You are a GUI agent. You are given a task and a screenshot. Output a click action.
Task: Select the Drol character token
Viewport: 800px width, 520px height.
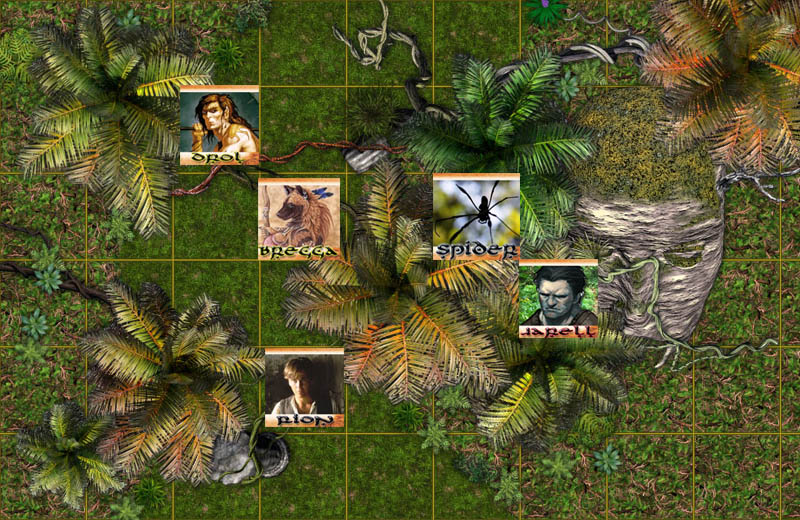(219, 125)
